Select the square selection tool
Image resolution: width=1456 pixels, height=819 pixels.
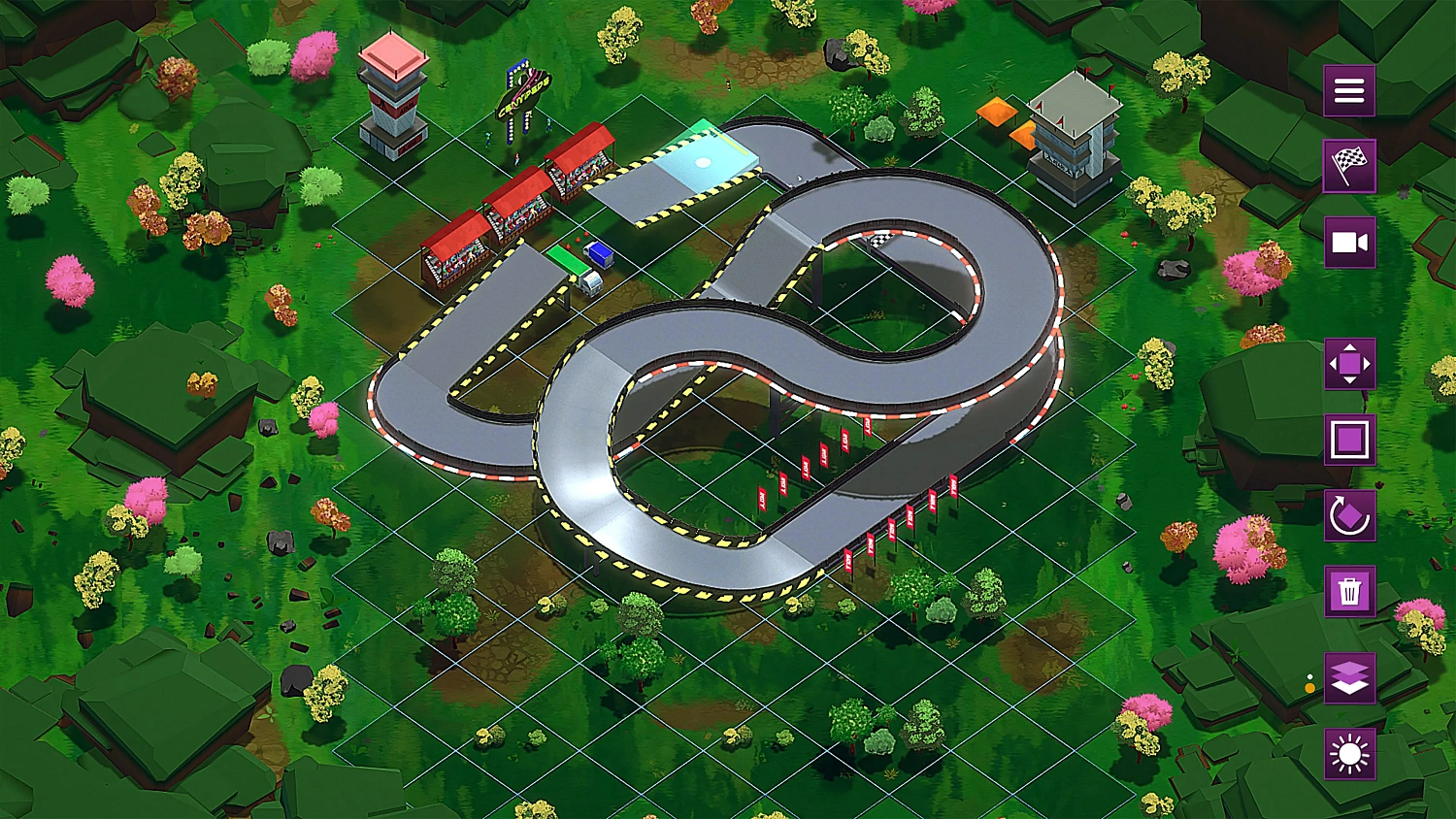[1349, 439]
